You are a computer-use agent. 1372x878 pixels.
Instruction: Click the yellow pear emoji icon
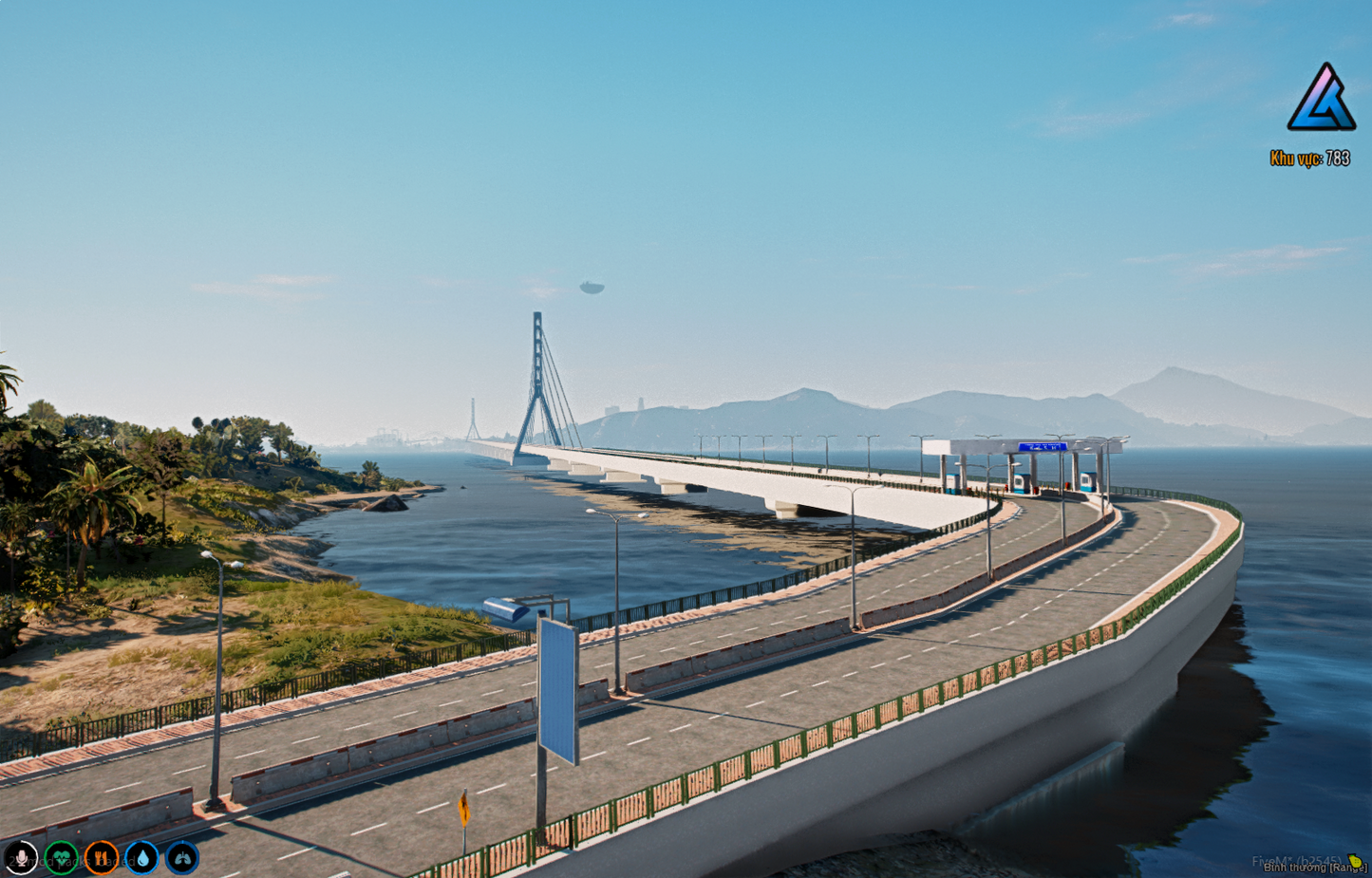1355,859
